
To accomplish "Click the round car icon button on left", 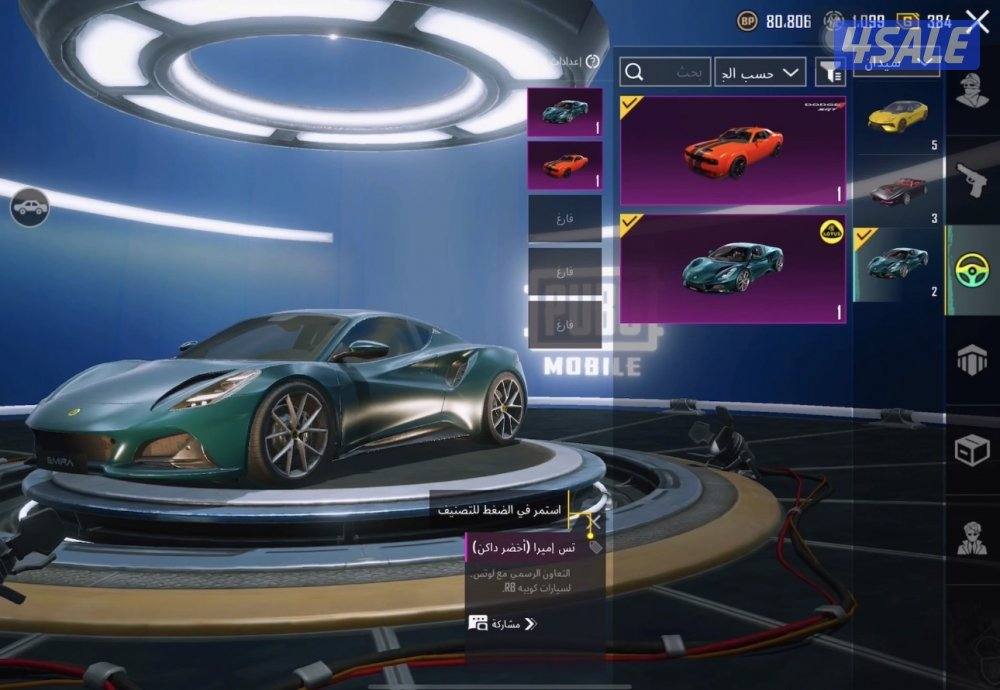I will tap(30, 207).
